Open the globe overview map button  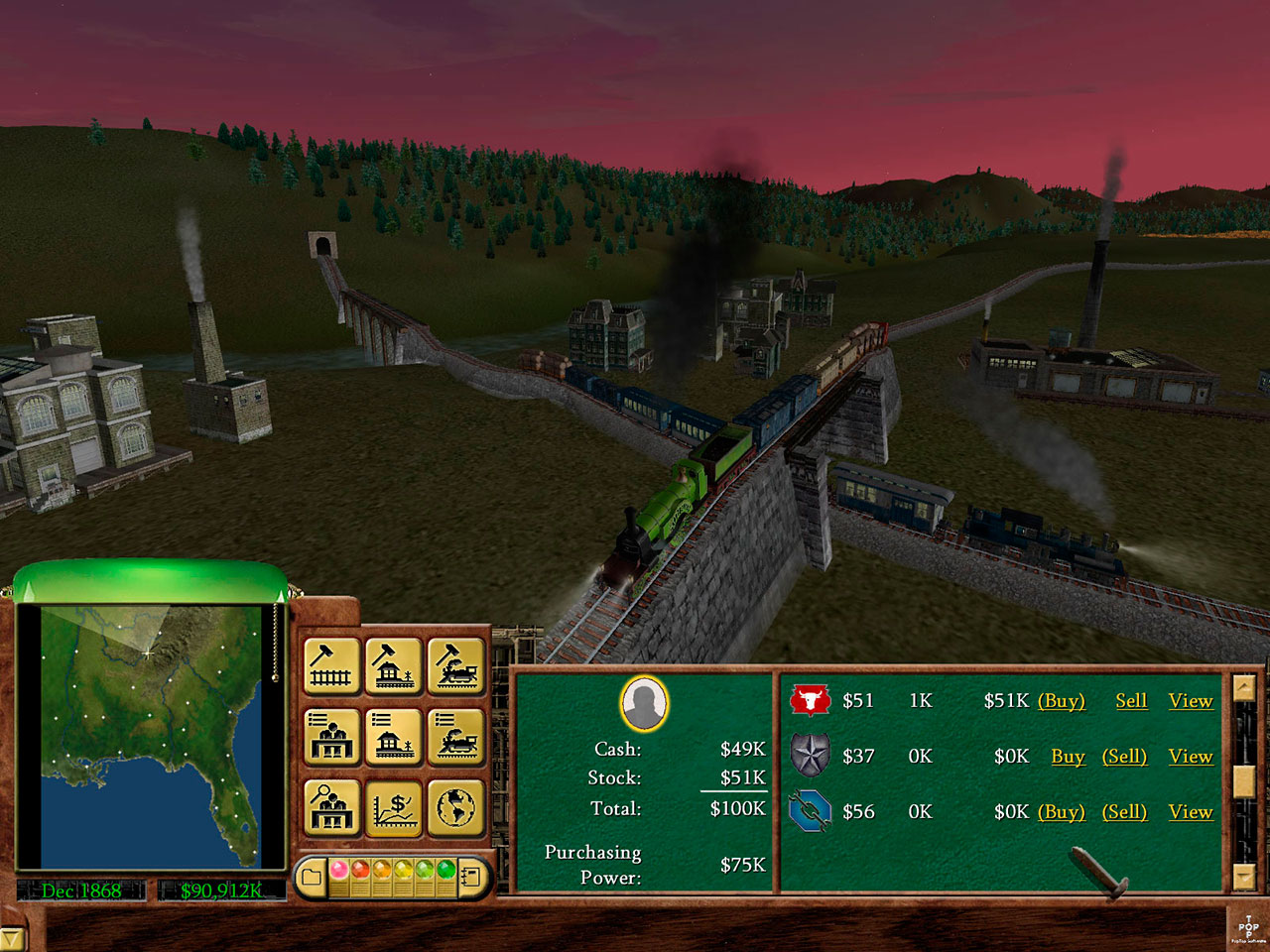point(456,808)
